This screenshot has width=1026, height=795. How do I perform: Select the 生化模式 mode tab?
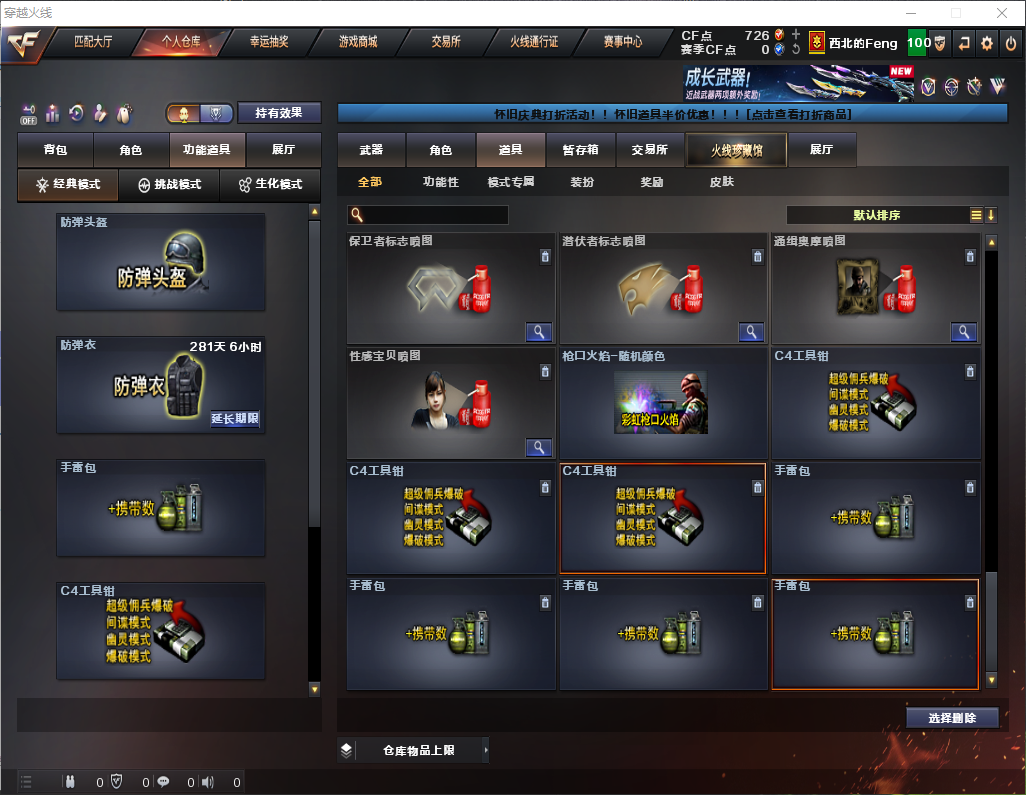coord(270,185)
